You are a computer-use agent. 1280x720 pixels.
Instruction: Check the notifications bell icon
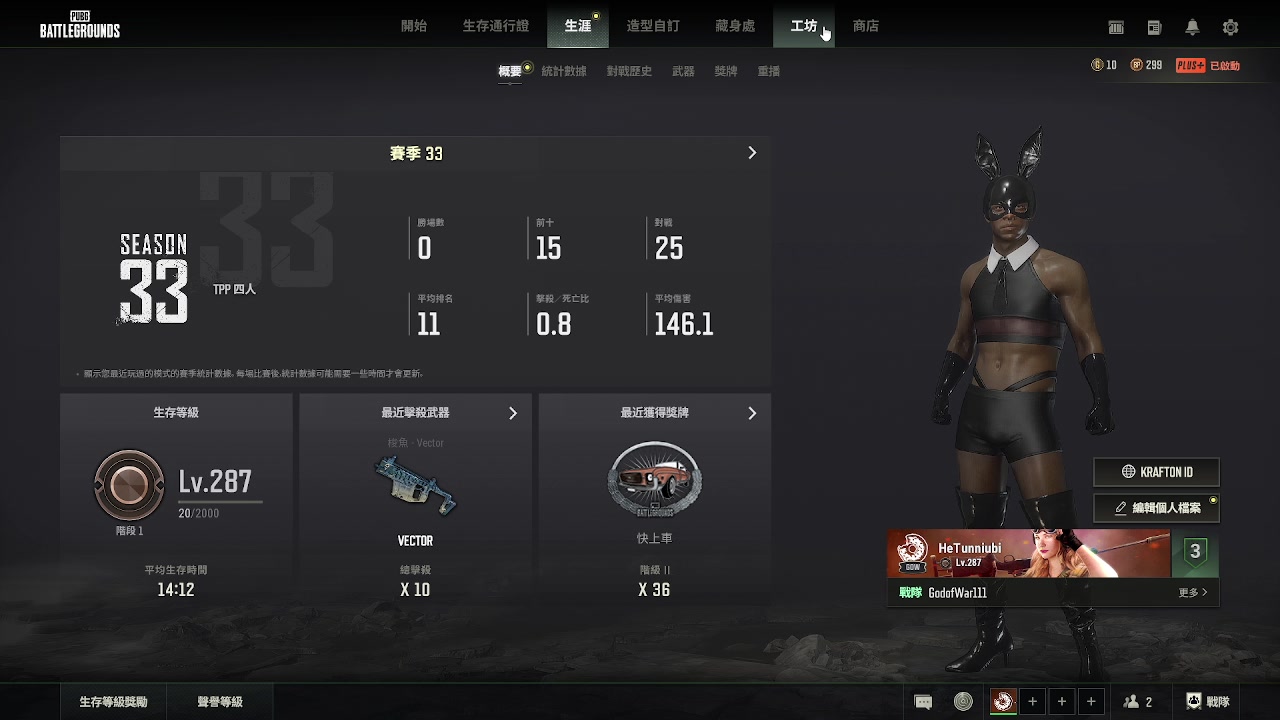pyautogui.click(x=1192, y=27)
